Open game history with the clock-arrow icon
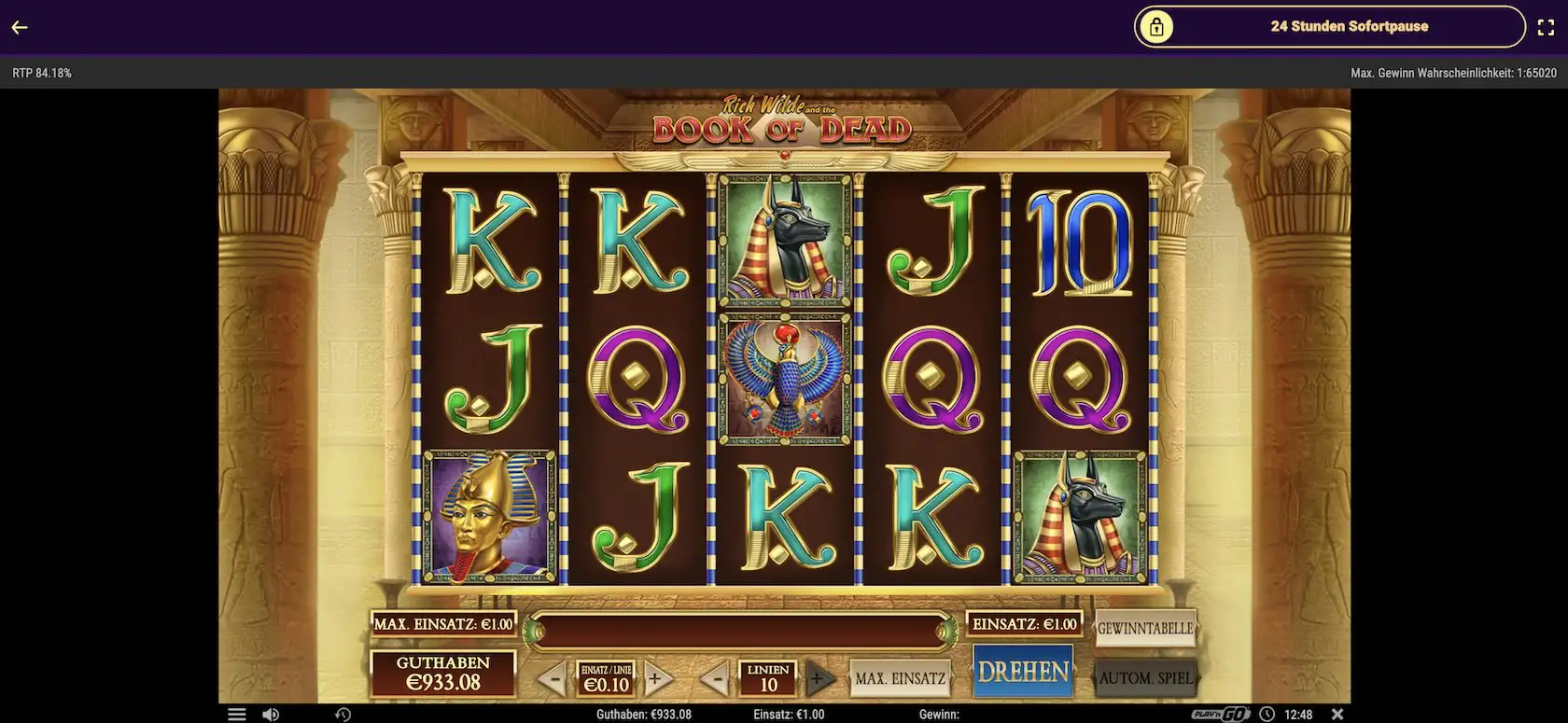The width and height of the screenshot is (1568, 723). pos(343,715)
